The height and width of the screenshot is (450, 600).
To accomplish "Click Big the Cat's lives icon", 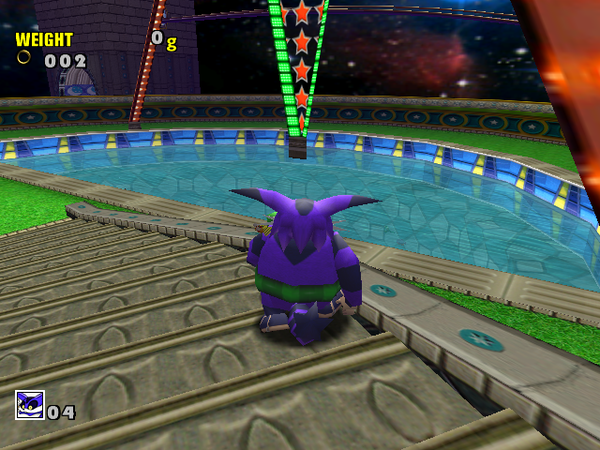I will pyautogui.click(x=29, y=405).
